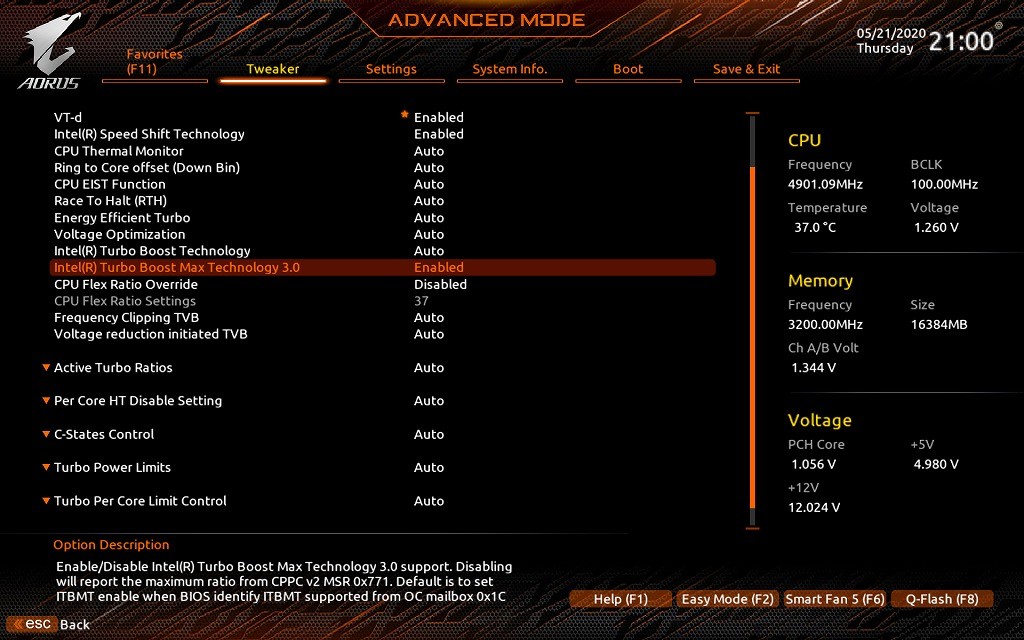1024x640 pixels.
Task: Click the CPU EIST Function setting
Action: point(110,184)
